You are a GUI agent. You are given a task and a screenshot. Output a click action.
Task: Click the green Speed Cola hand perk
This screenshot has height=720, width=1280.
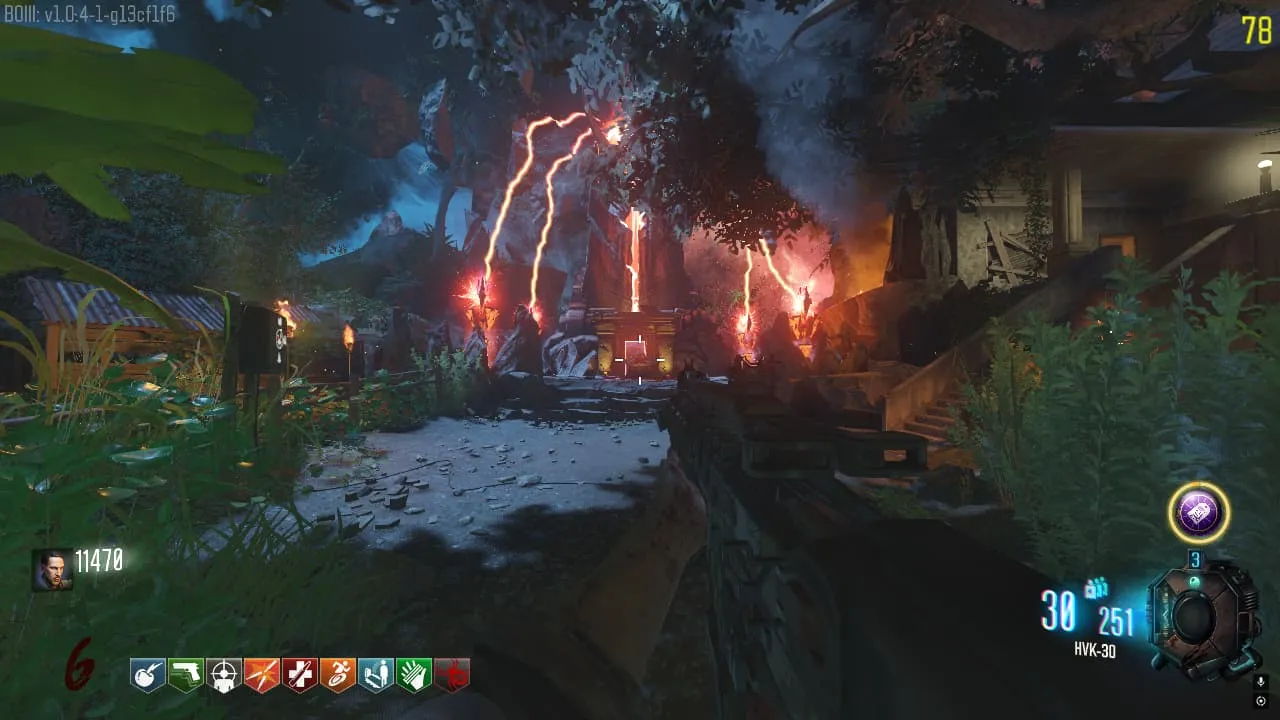[414, 675]
